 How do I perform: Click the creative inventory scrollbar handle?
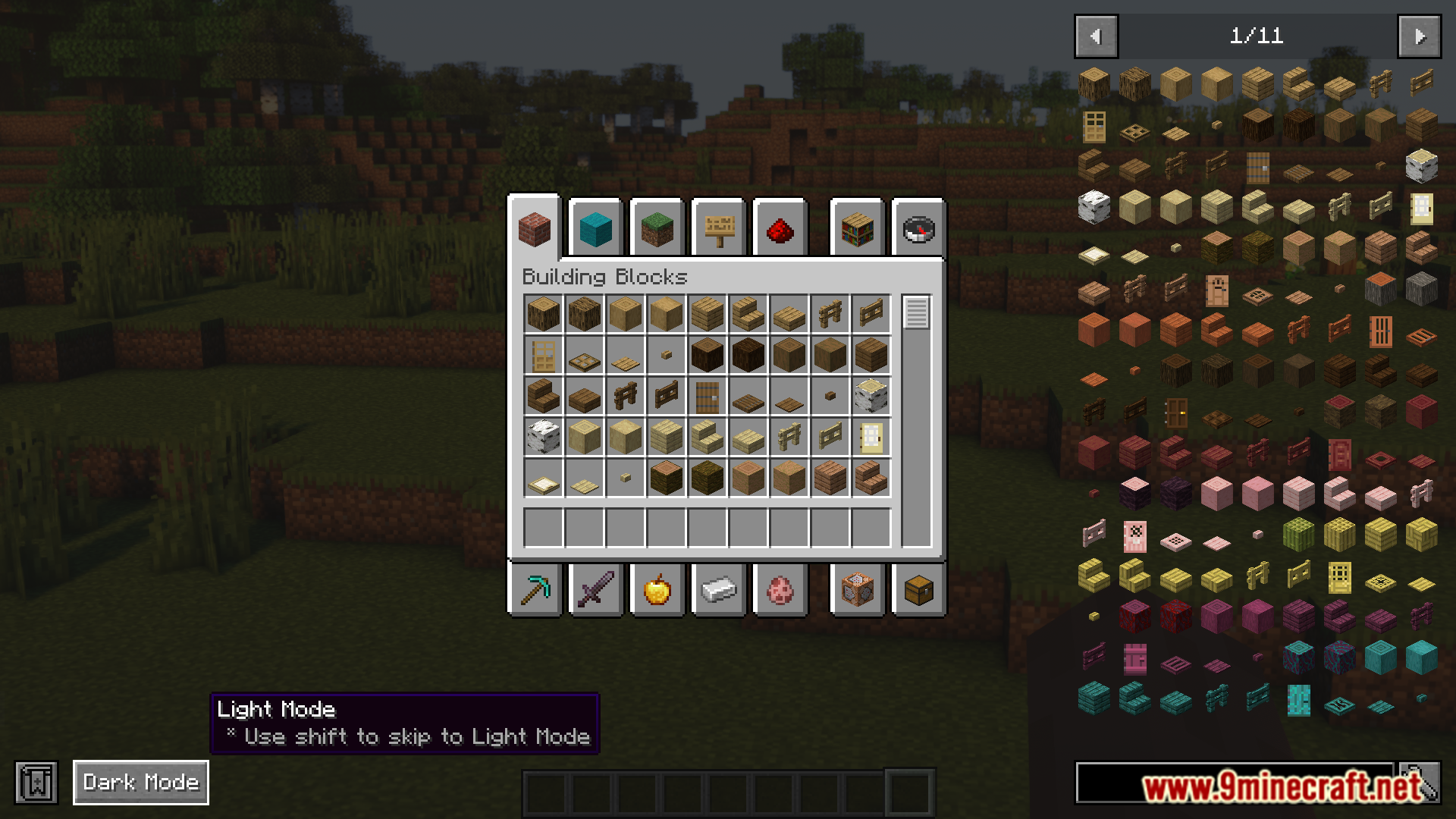pyautogui.click(x=916, y=312)
